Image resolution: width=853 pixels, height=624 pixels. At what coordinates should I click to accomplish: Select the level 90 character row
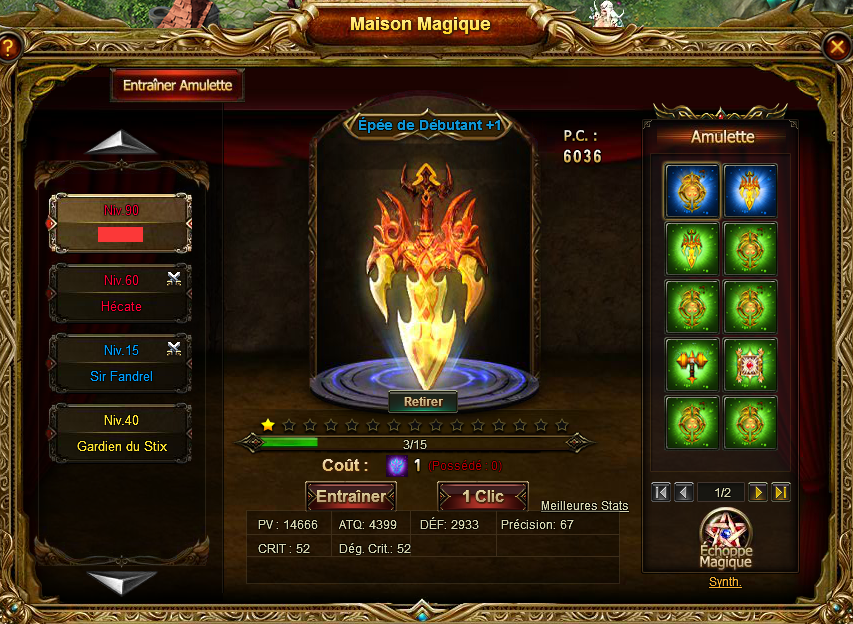121,223
